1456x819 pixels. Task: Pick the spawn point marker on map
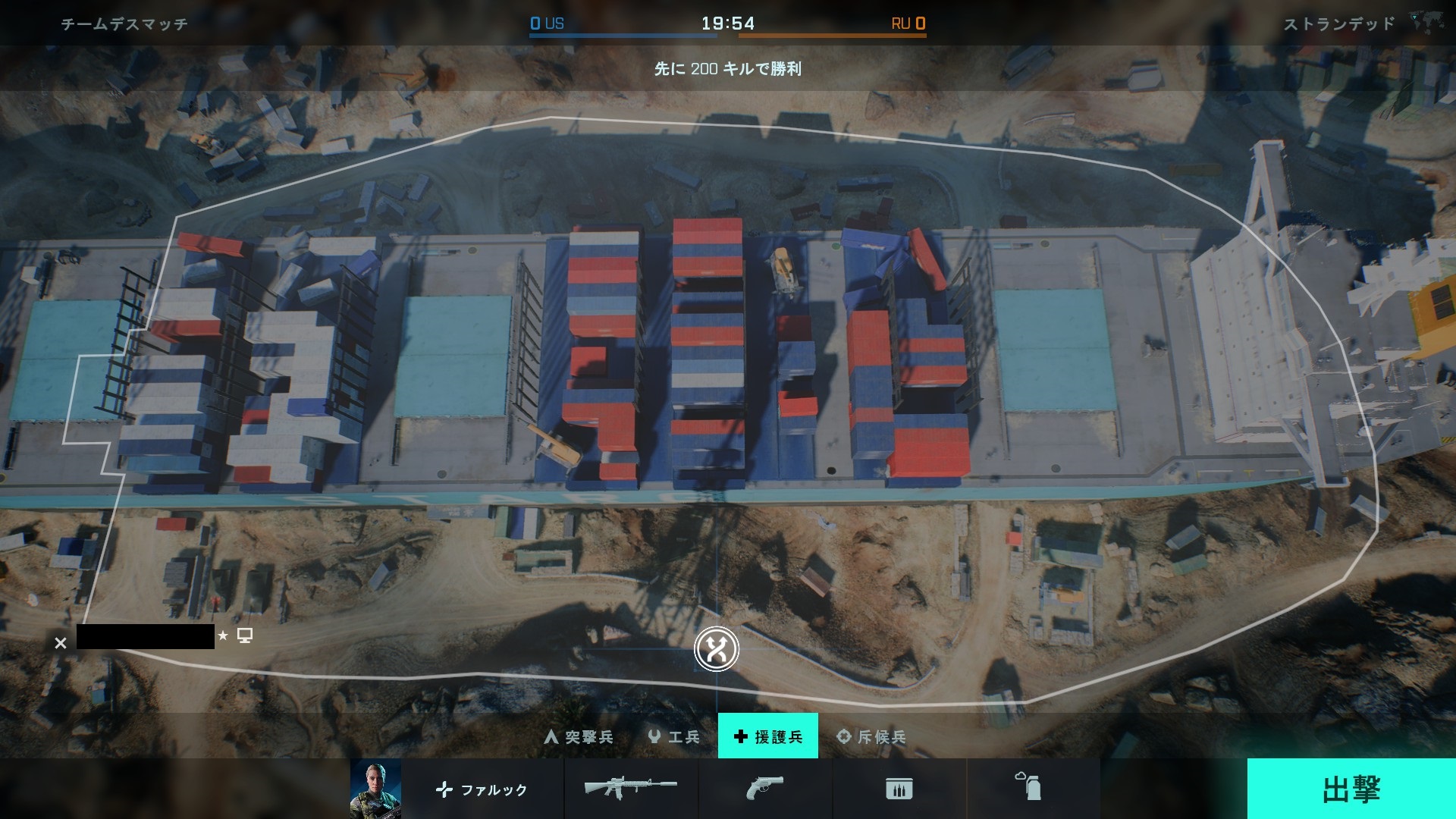coord(716,649)
